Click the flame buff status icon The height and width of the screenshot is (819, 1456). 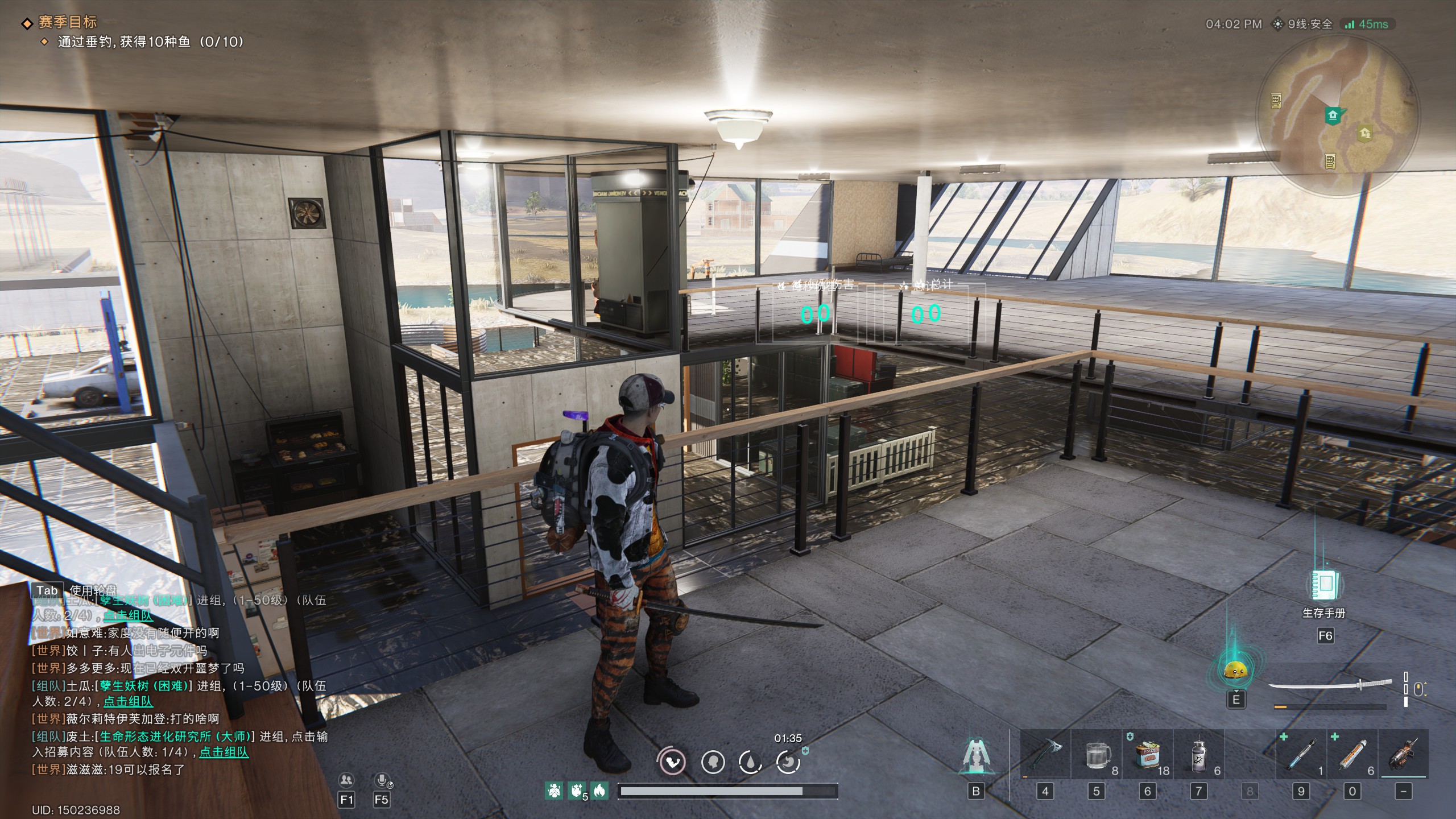pyautogui.click(x=599, y=790)
